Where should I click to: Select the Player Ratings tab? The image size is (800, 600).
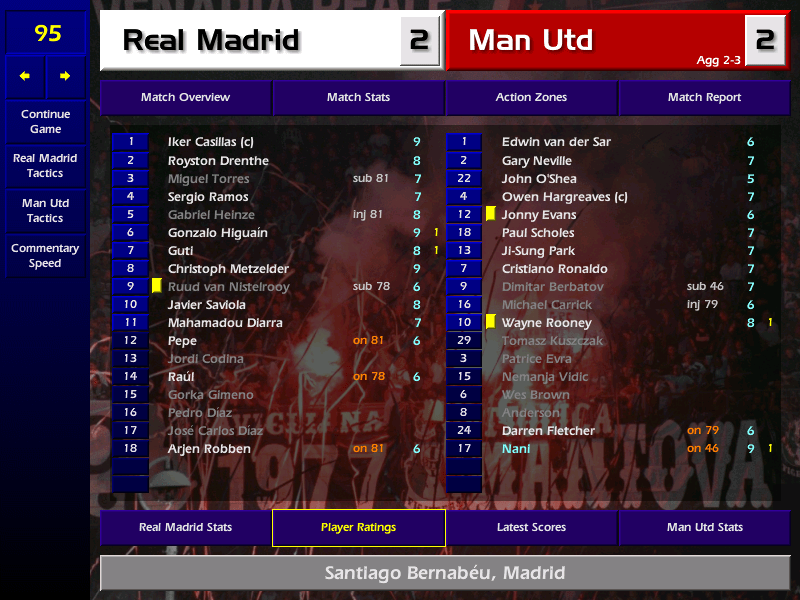(358, 528)
